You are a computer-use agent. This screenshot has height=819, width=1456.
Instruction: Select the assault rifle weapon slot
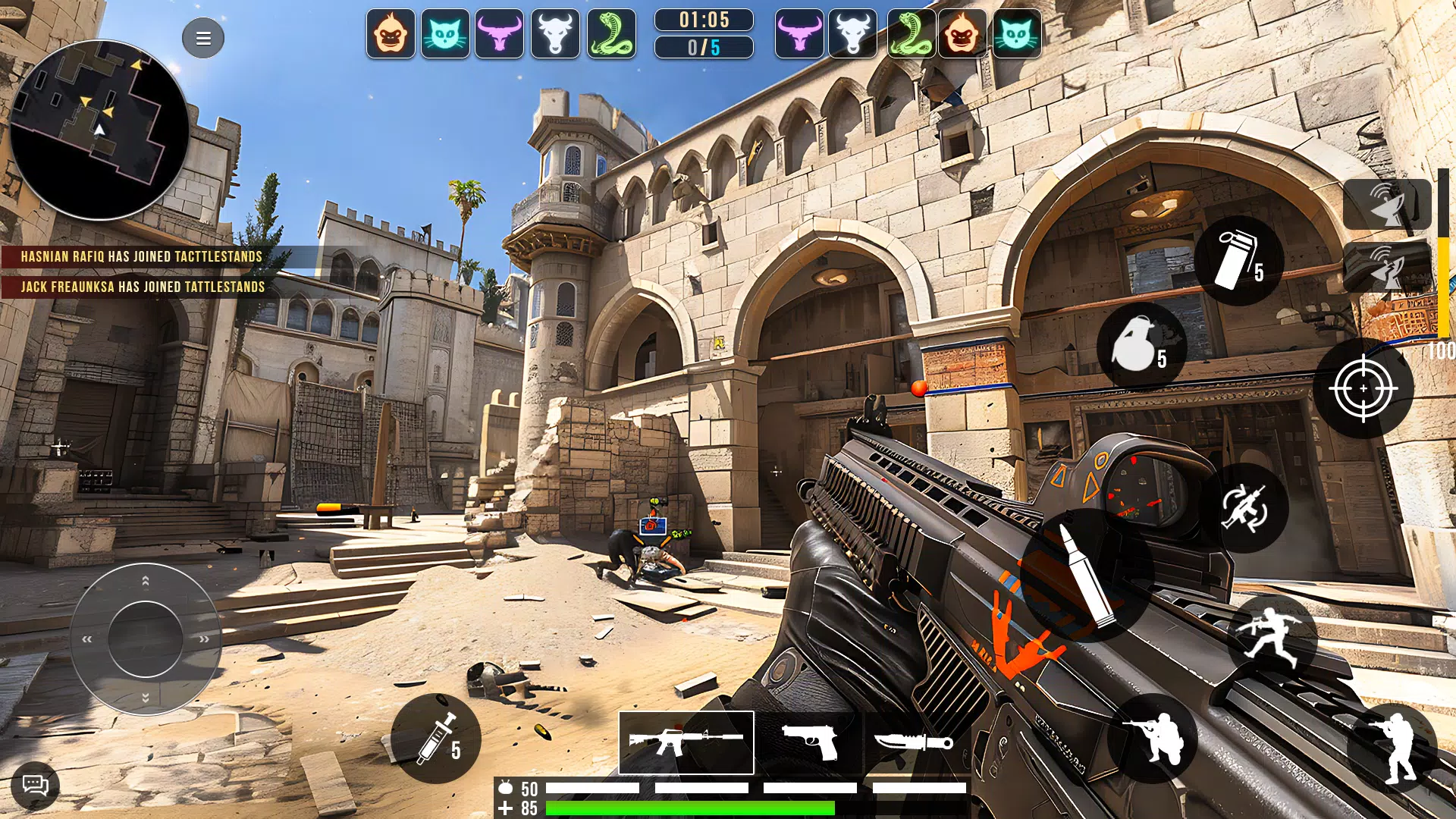[x=686, y=742]
